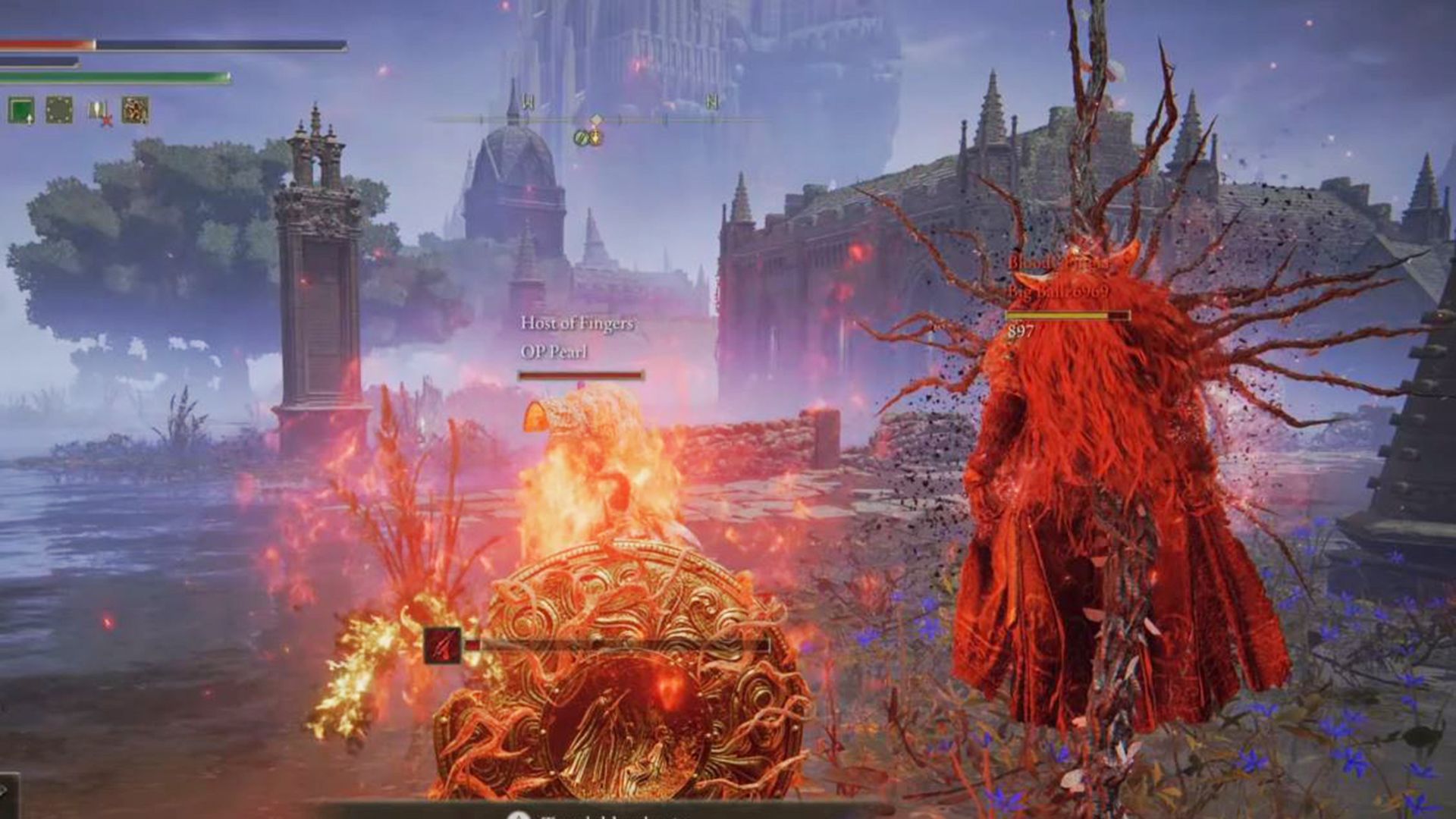Select the boss name OP Pearl
1456x819 pixels.
(553, 352)
